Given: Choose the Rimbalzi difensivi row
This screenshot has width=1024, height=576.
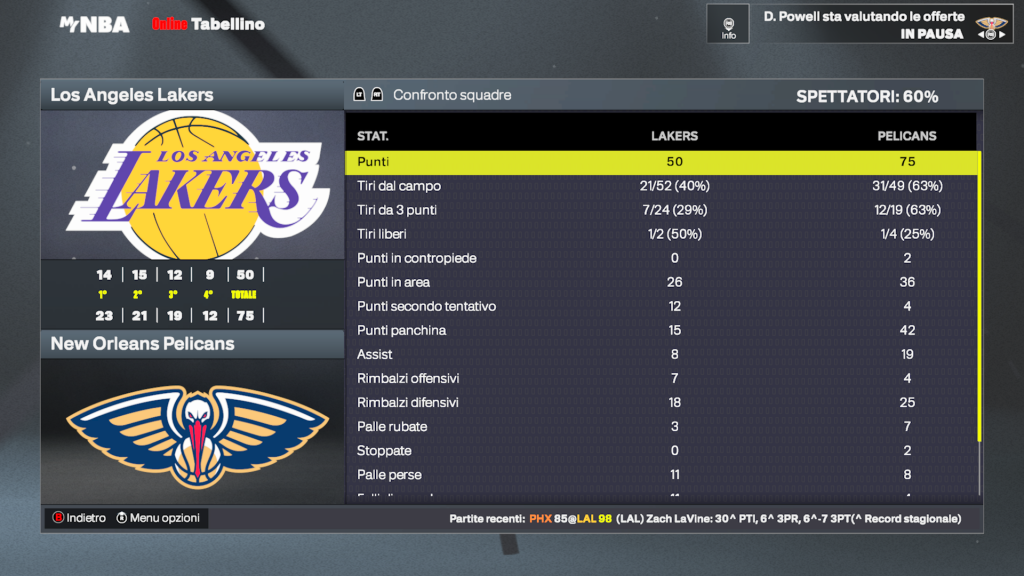Looking at the screenshot, I should point(661,402).
